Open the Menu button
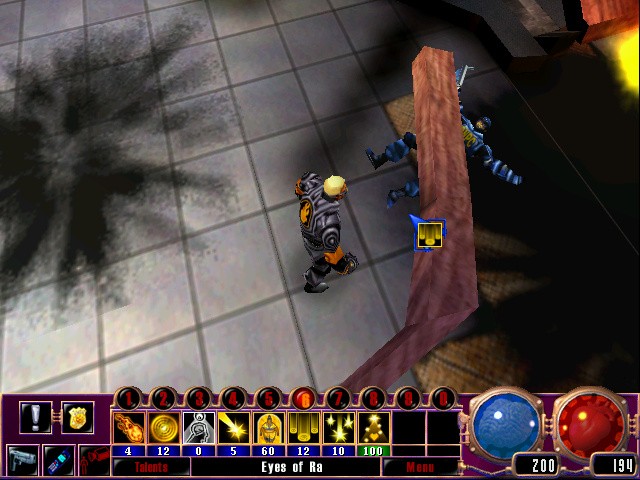The width and height of the screenshot is (640, 480). (x=421, y=467)
